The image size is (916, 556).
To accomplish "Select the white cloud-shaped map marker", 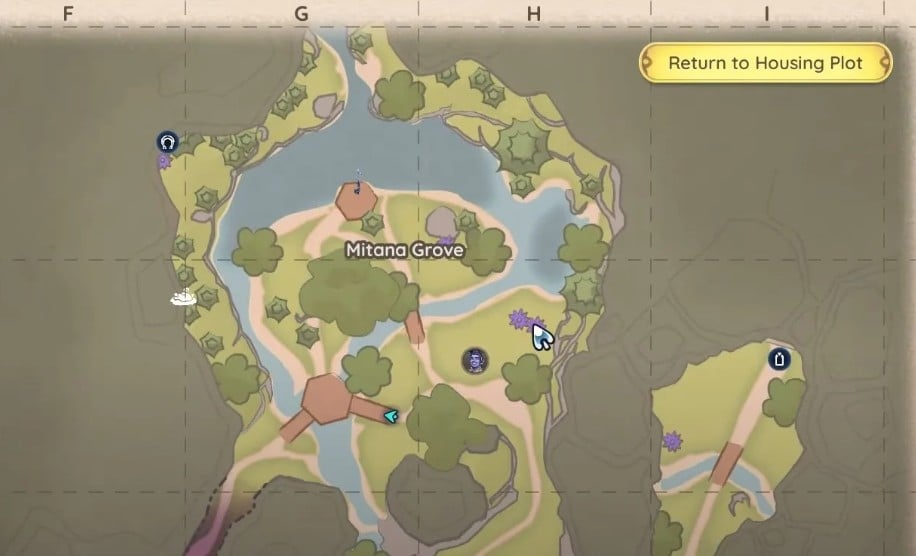I will click(x=182, y=297).
